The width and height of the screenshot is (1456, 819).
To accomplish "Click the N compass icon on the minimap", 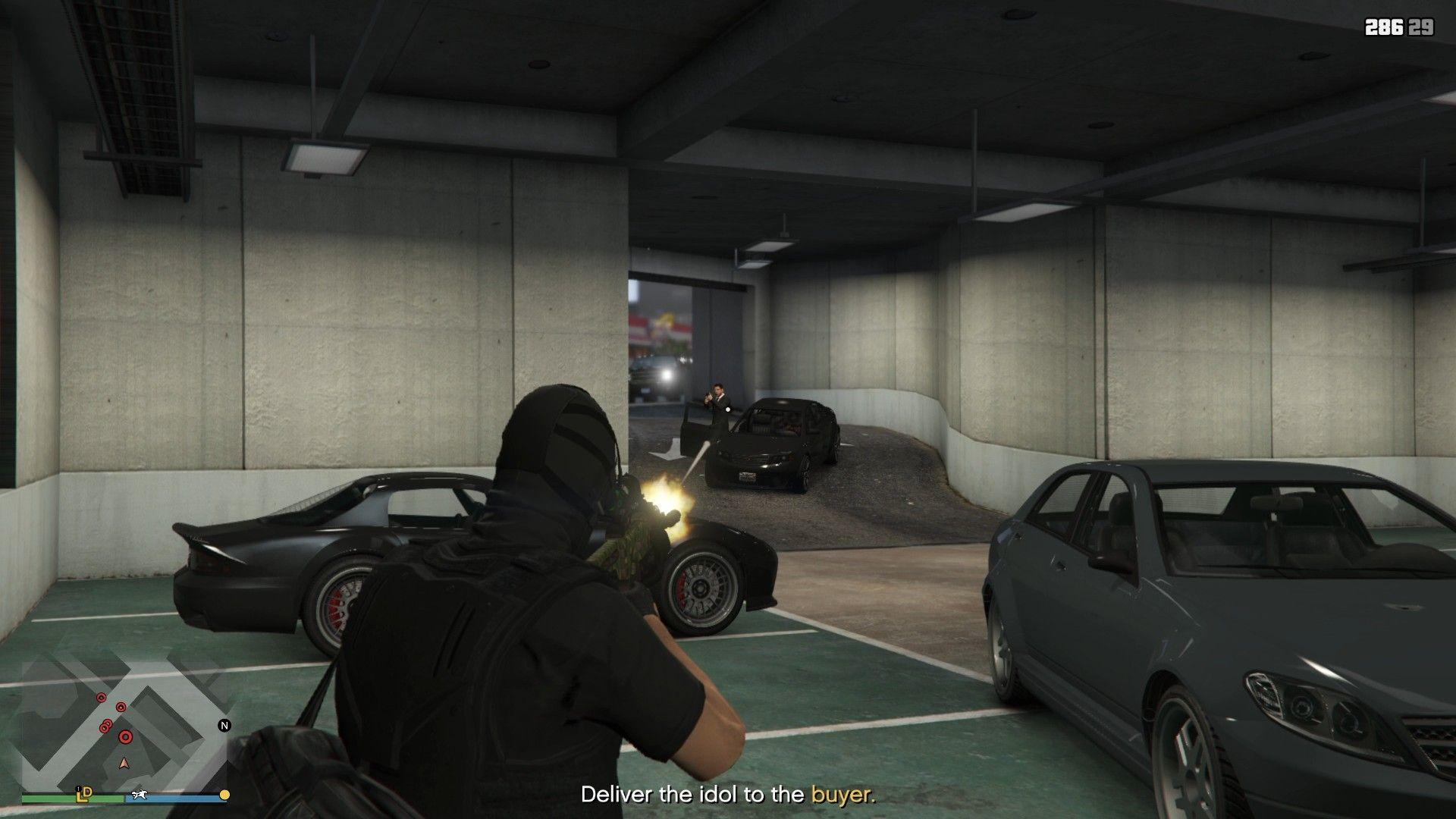I will tap(224, 726).
